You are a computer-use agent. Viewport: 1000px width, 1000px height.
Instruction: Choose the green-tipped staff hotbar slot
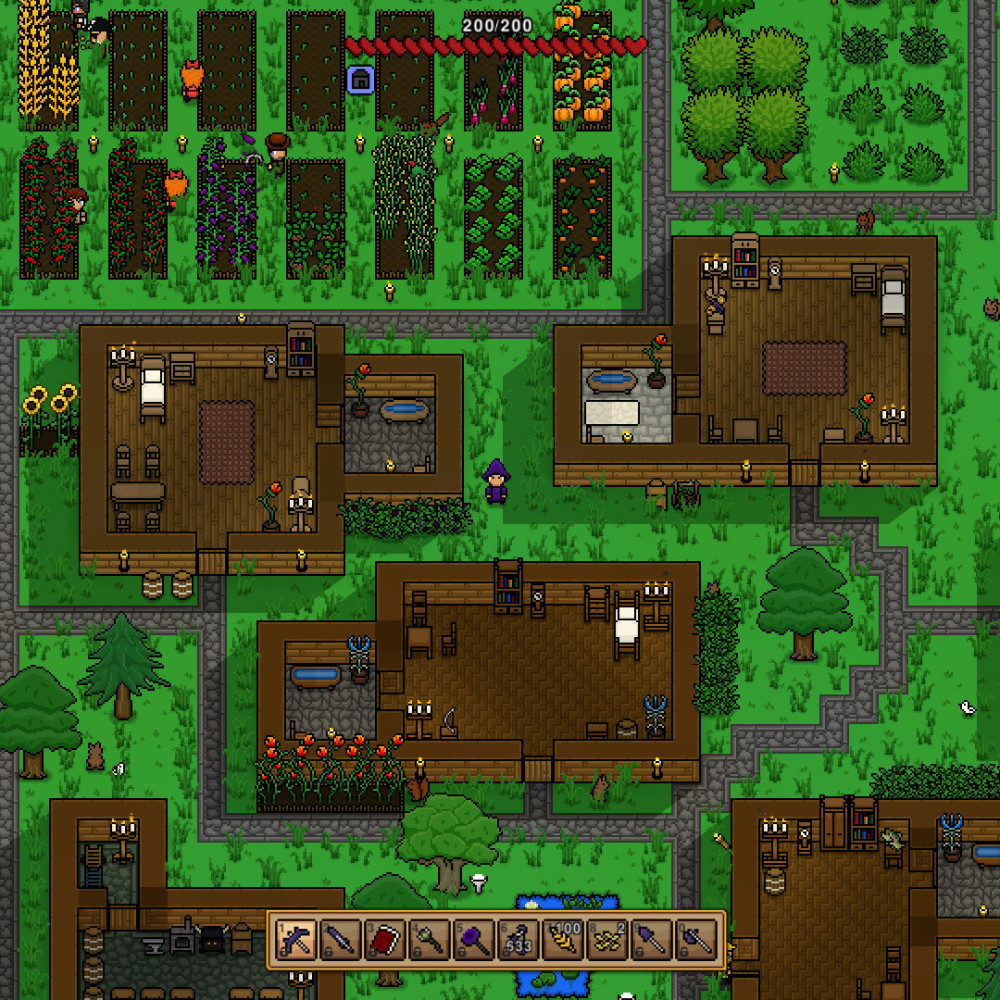click(429, 940)
